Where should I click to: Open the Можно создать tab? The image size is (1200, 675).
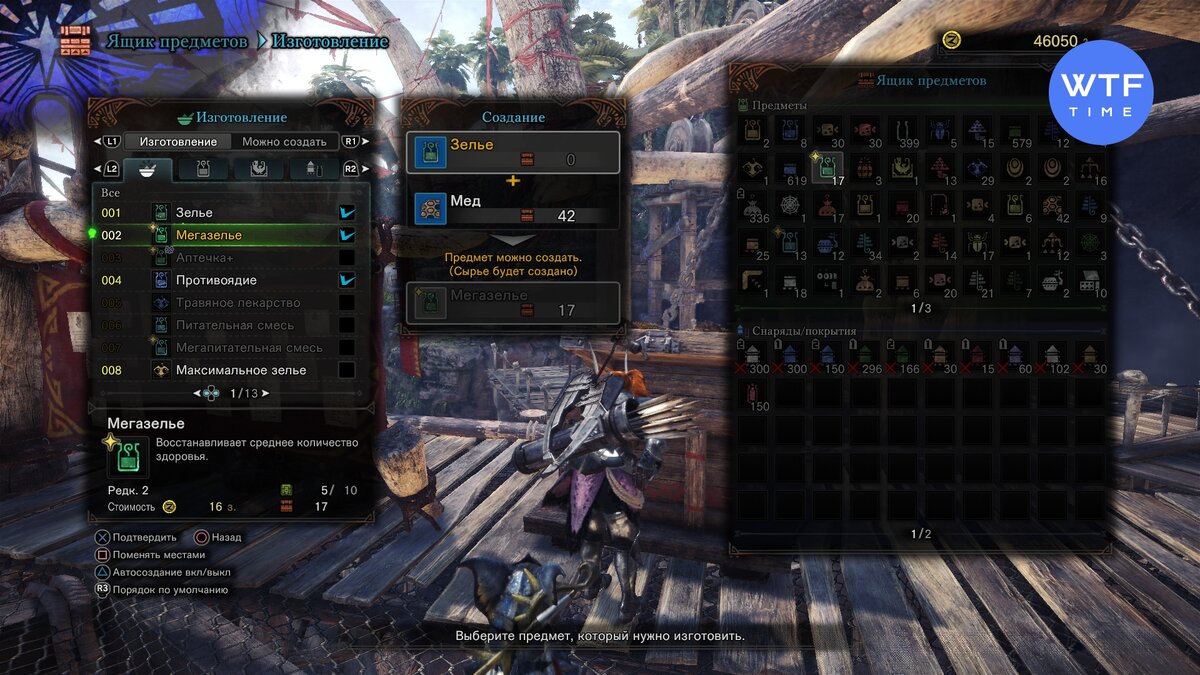284,142
